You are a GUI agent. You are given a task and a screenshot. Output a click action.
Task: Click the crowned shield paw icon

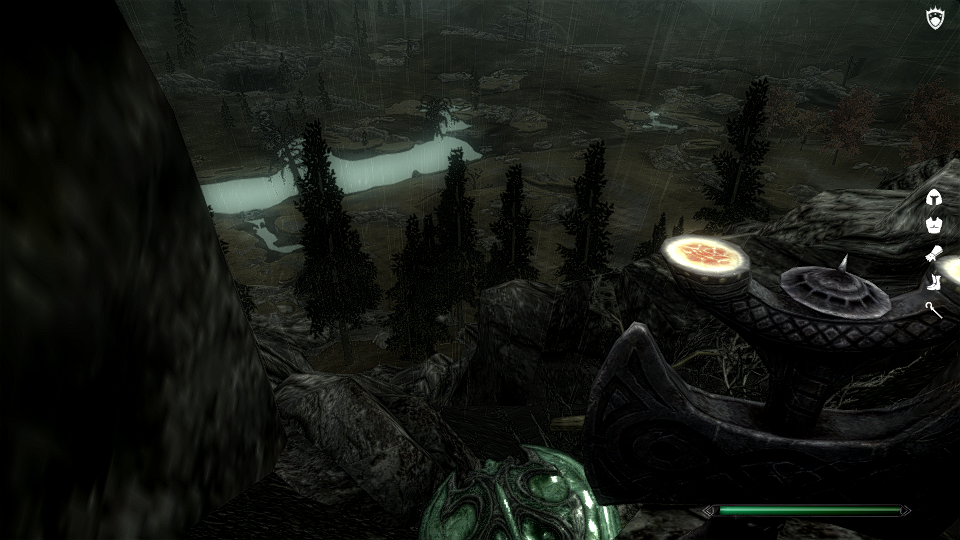pyautogui.click(x=935, y=18)
